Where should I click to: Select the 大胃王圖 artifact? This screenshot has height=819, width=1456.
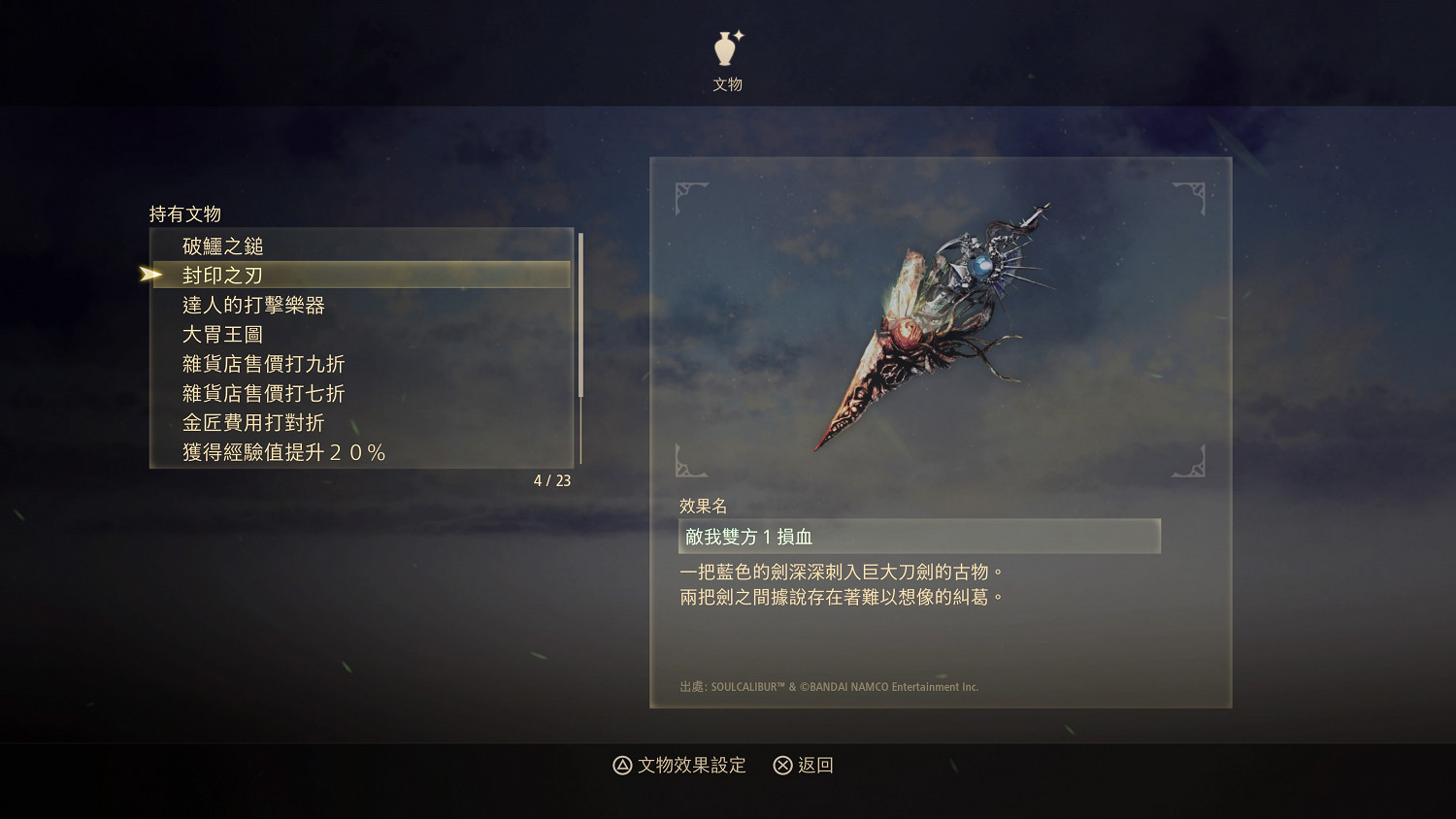223,334
